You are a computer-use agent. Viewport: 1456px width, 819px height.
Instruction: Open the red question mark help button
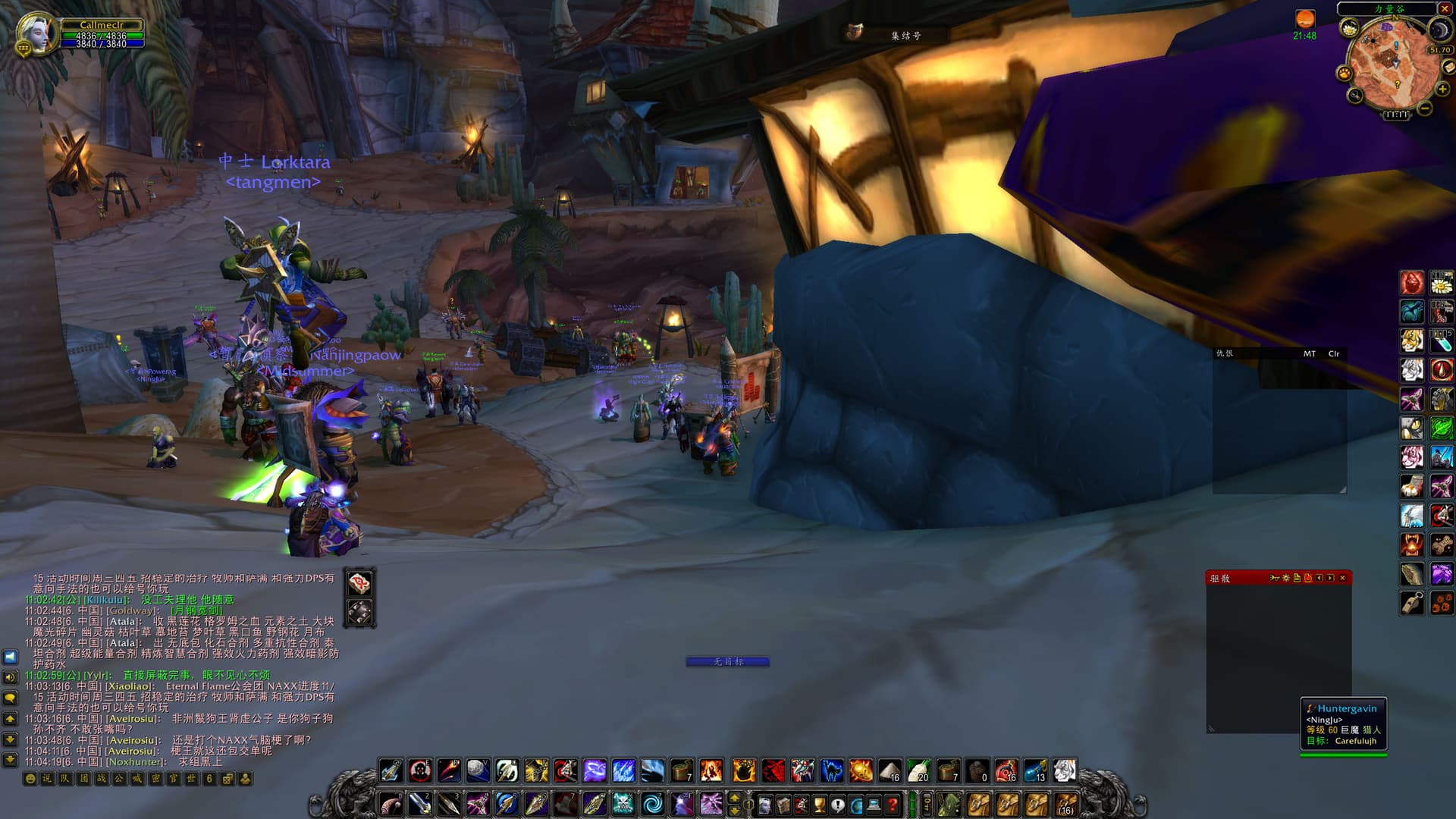pyautogui.click(x=893, y=804)
